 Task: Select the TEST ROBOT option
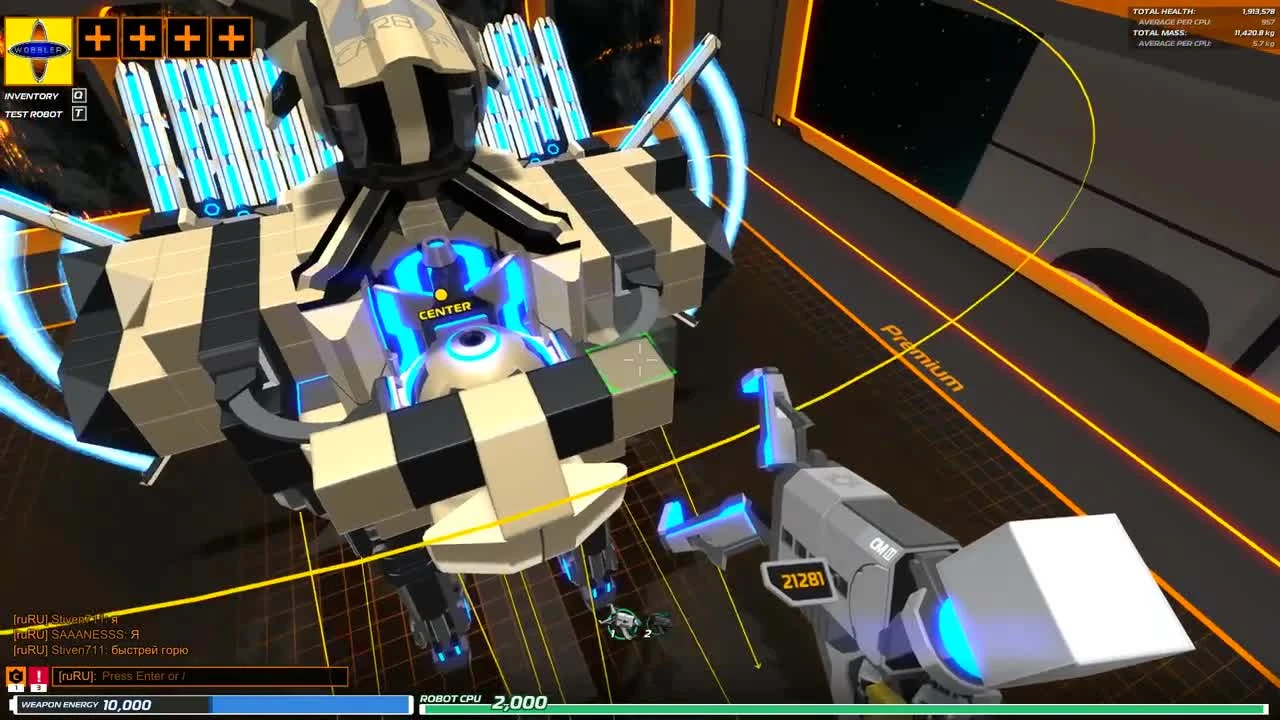click(33, 113)
